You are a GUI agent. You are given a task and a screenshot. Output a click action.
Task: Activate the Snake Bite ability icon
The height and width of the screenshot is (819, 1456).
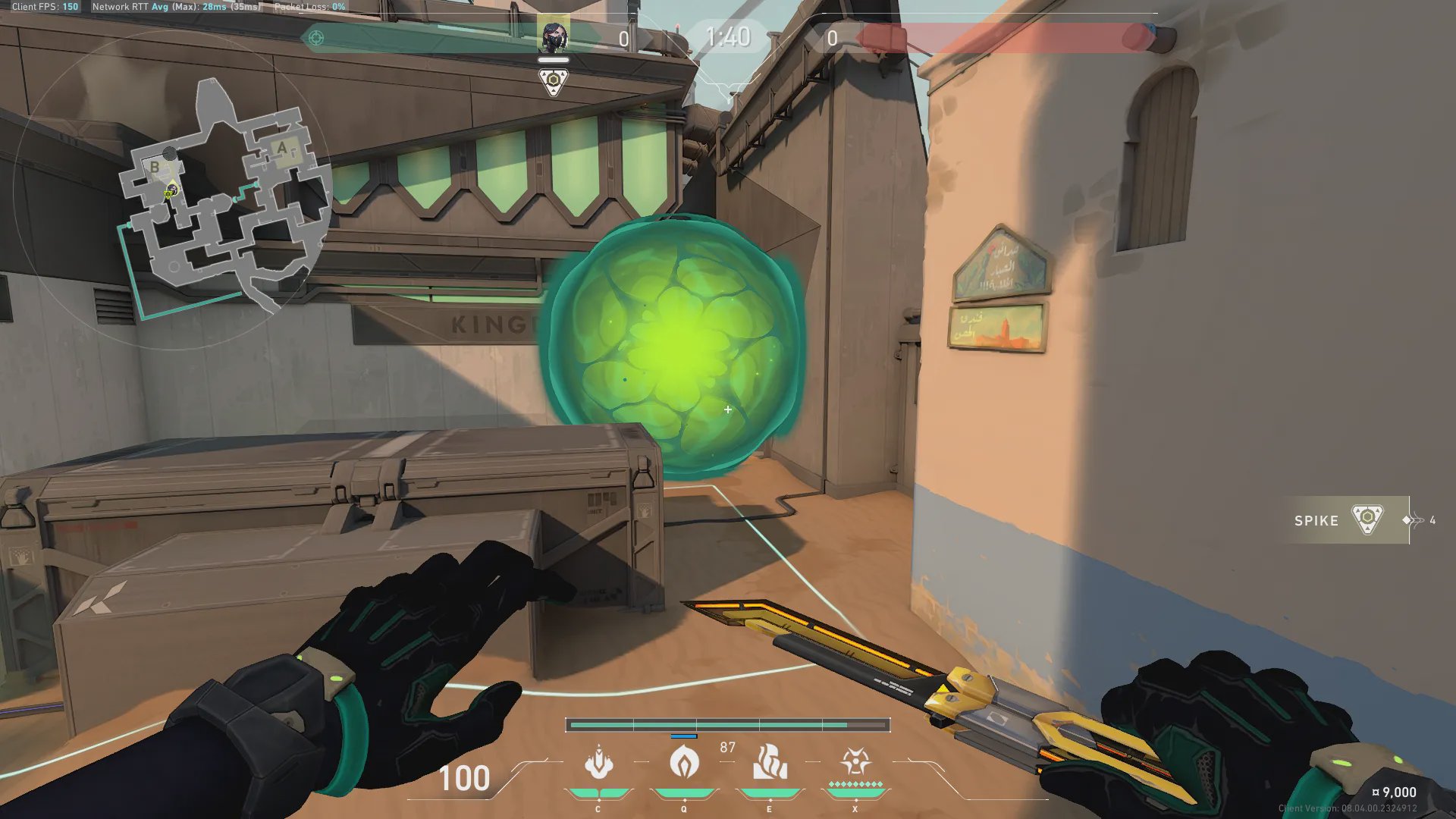(598, 763)
